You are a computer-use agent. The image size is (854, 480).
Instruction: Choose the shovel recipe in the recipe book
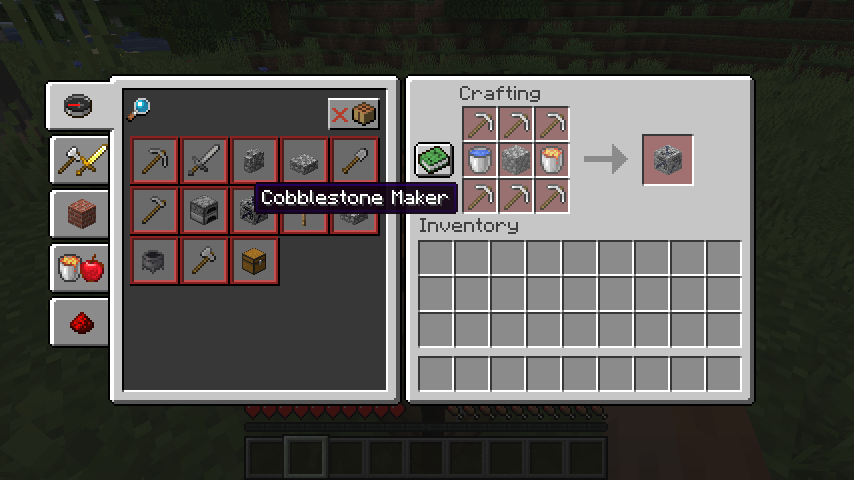[x=355, y=161]
